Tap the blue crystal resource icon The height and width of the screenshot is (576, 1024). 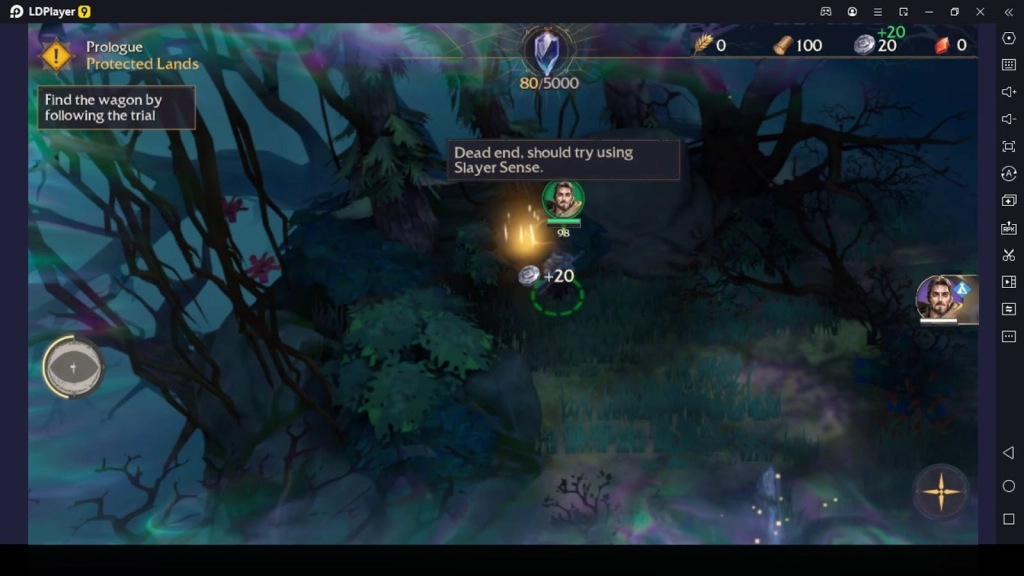[x=547, y=51]
